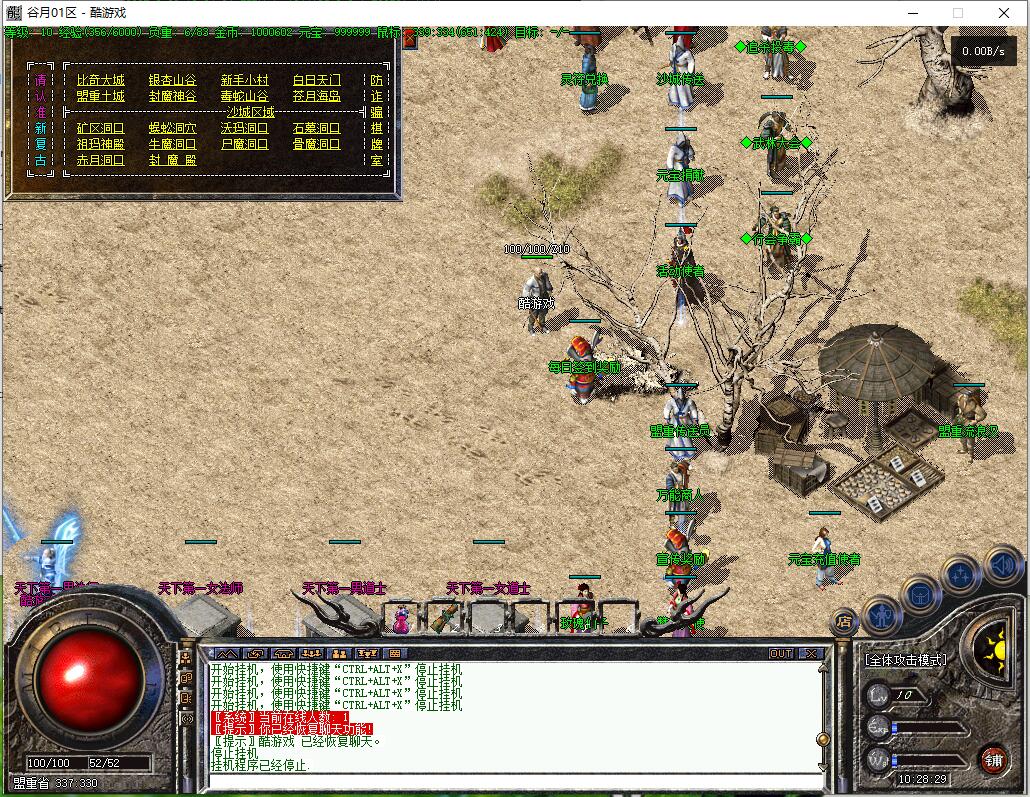
Task: Close the chat panel with its X button
Action: [811, 653]
